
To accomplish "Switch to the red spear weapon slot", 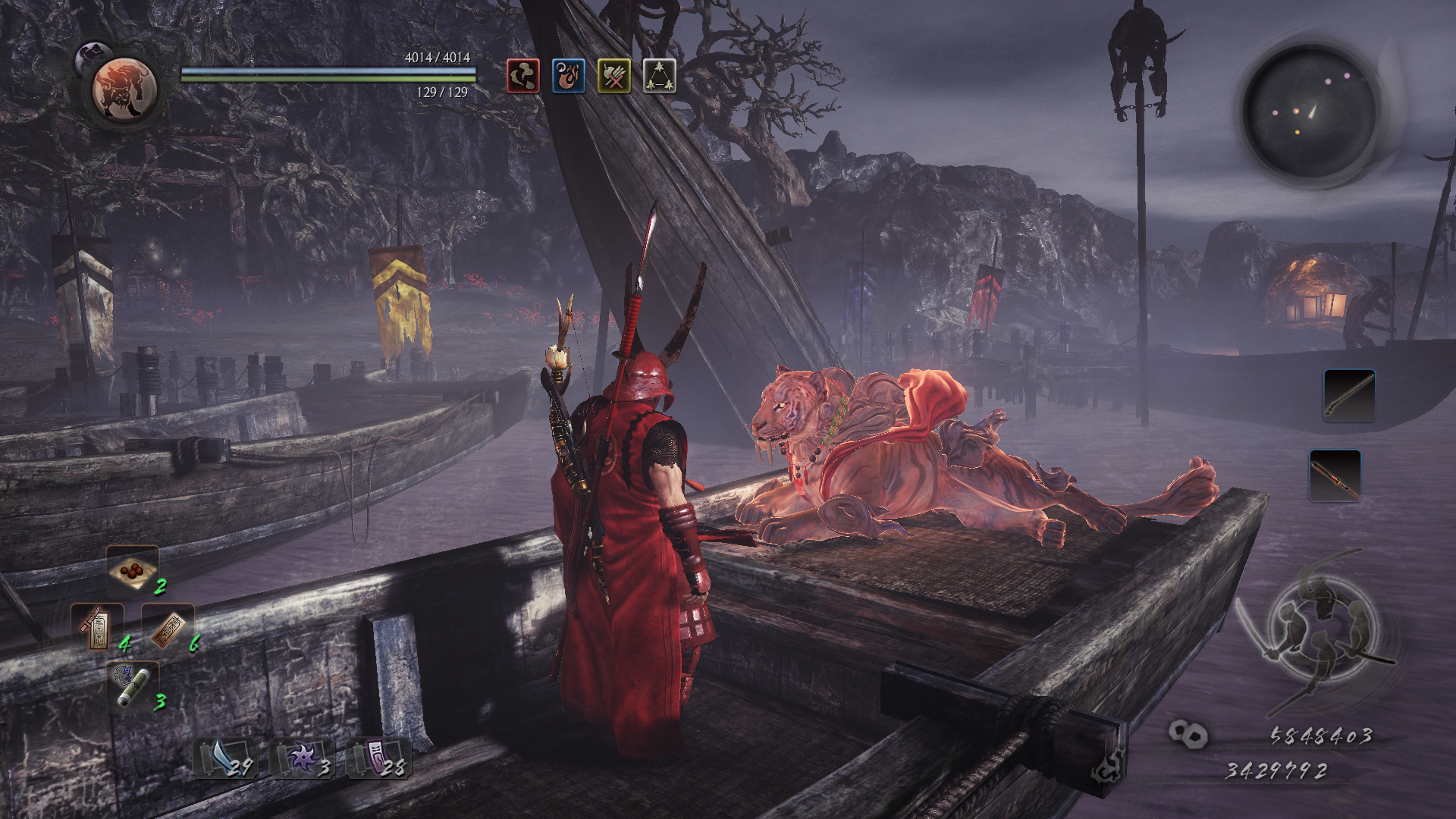I will pos(1335,475).
